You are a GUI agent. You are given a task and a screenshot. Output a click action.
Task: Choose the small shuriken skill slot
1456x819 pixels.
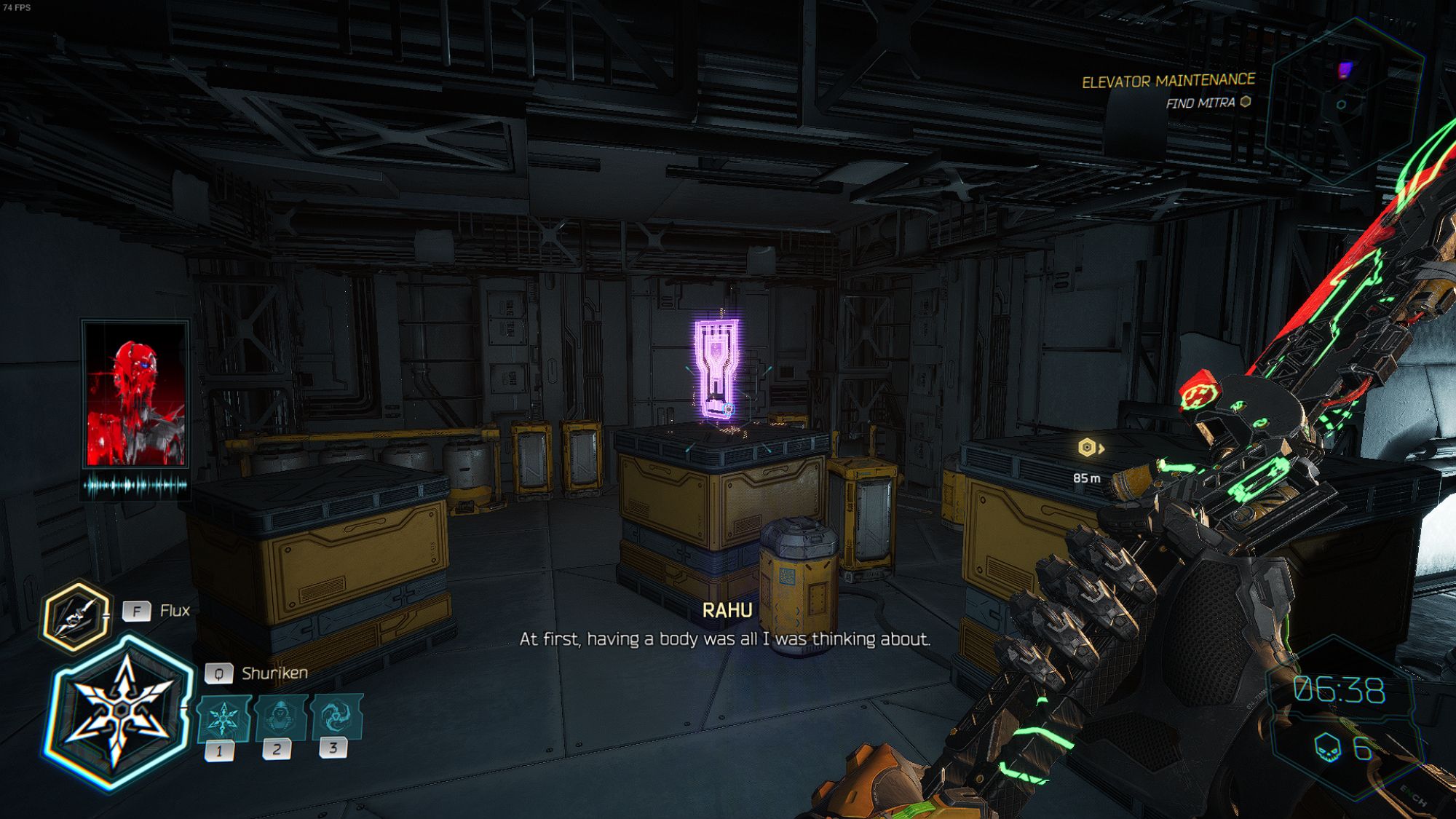coord(223,719)
